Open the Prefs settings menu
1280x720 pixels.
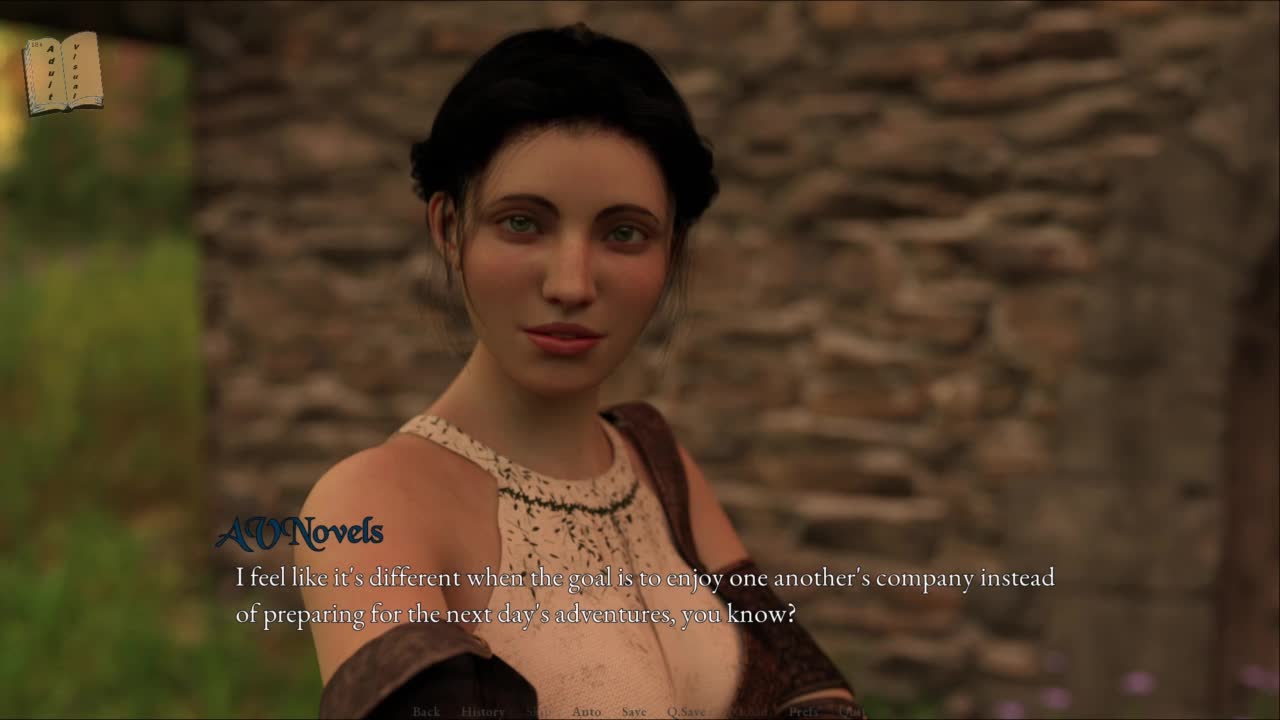[804, 711]
